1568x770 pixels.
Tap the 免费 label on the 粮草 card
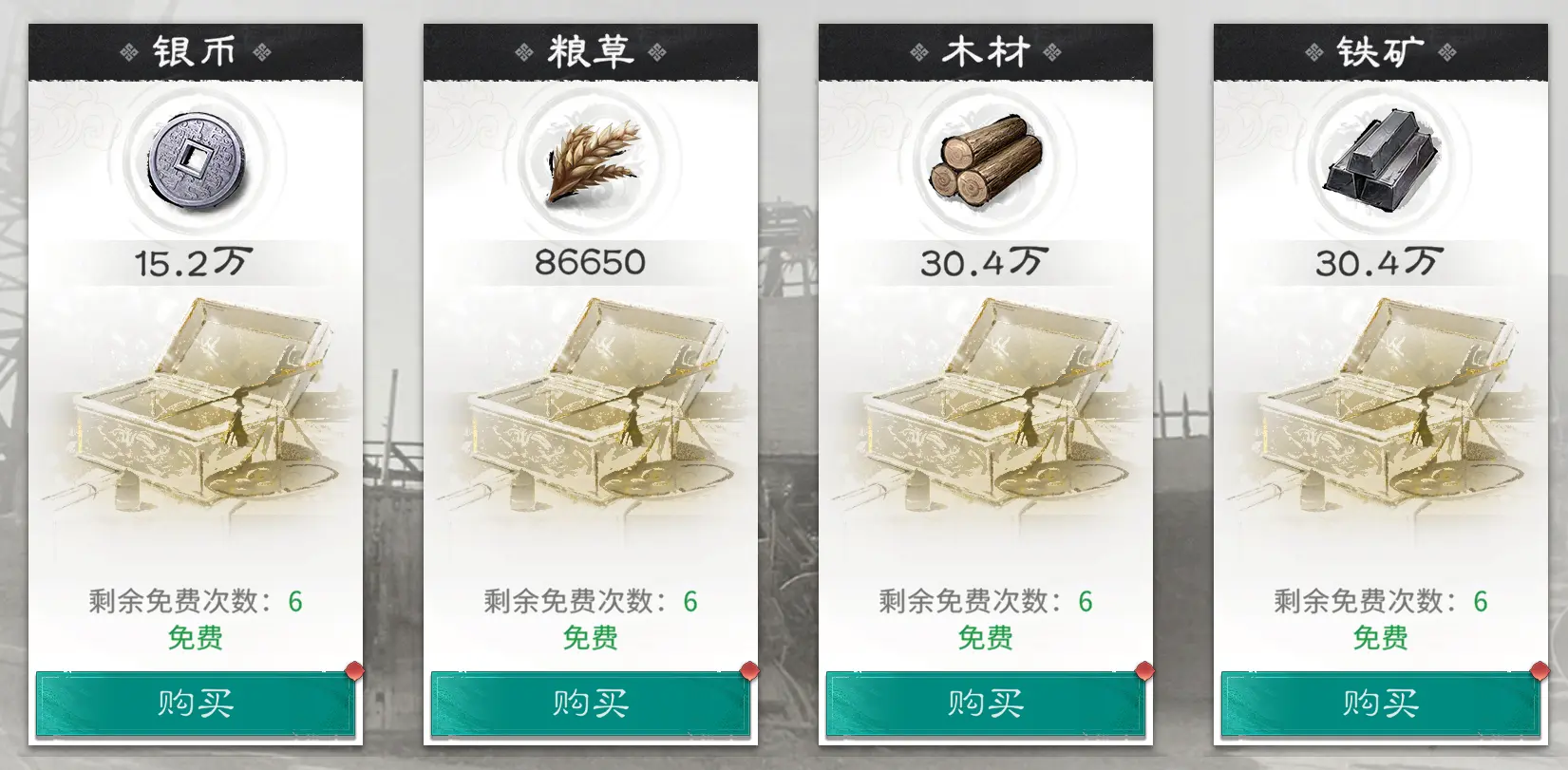590,638
